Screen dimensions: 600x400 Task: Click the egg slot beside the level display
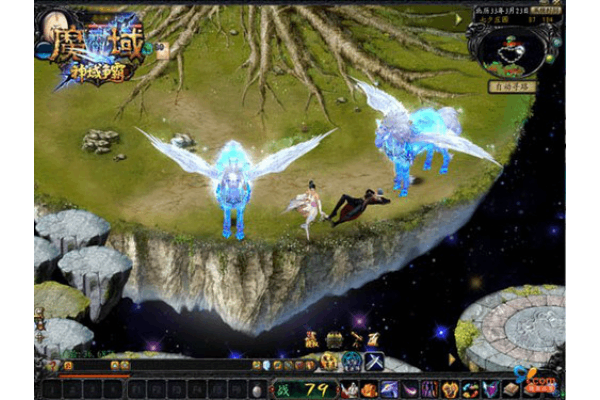257,389
